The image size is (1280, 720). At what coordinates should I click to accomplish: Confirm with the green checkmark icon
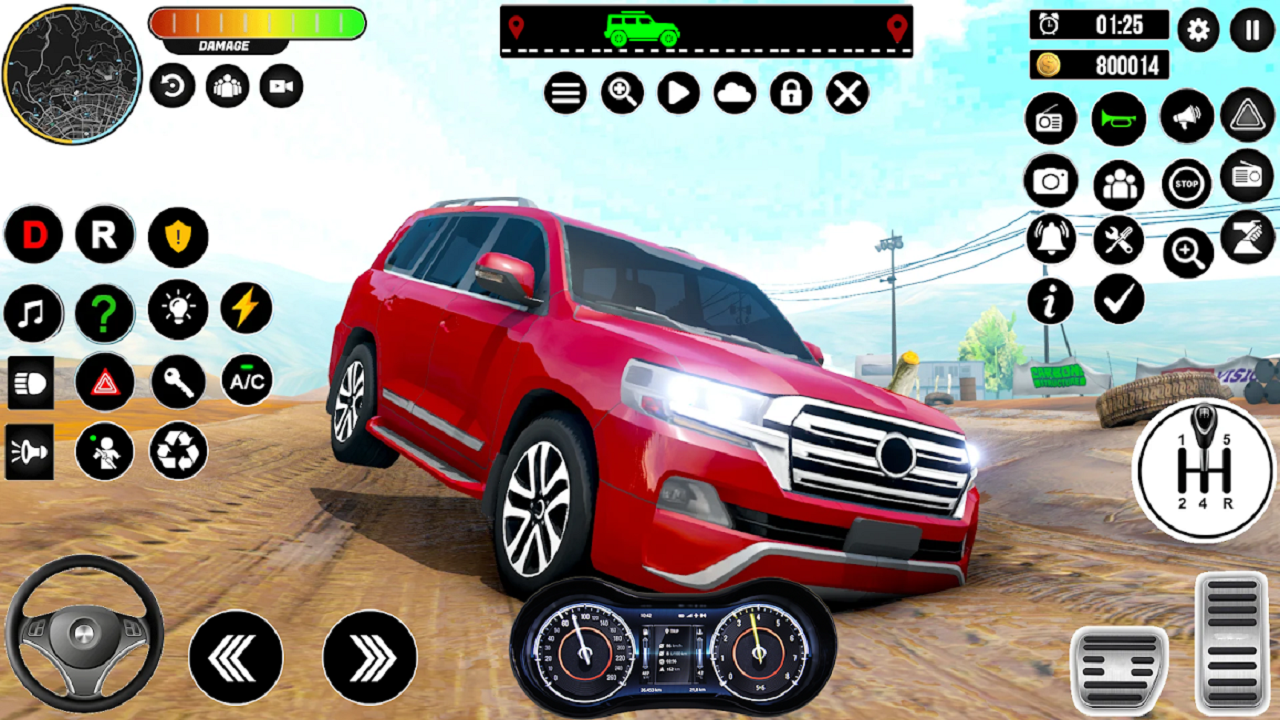1116,297
